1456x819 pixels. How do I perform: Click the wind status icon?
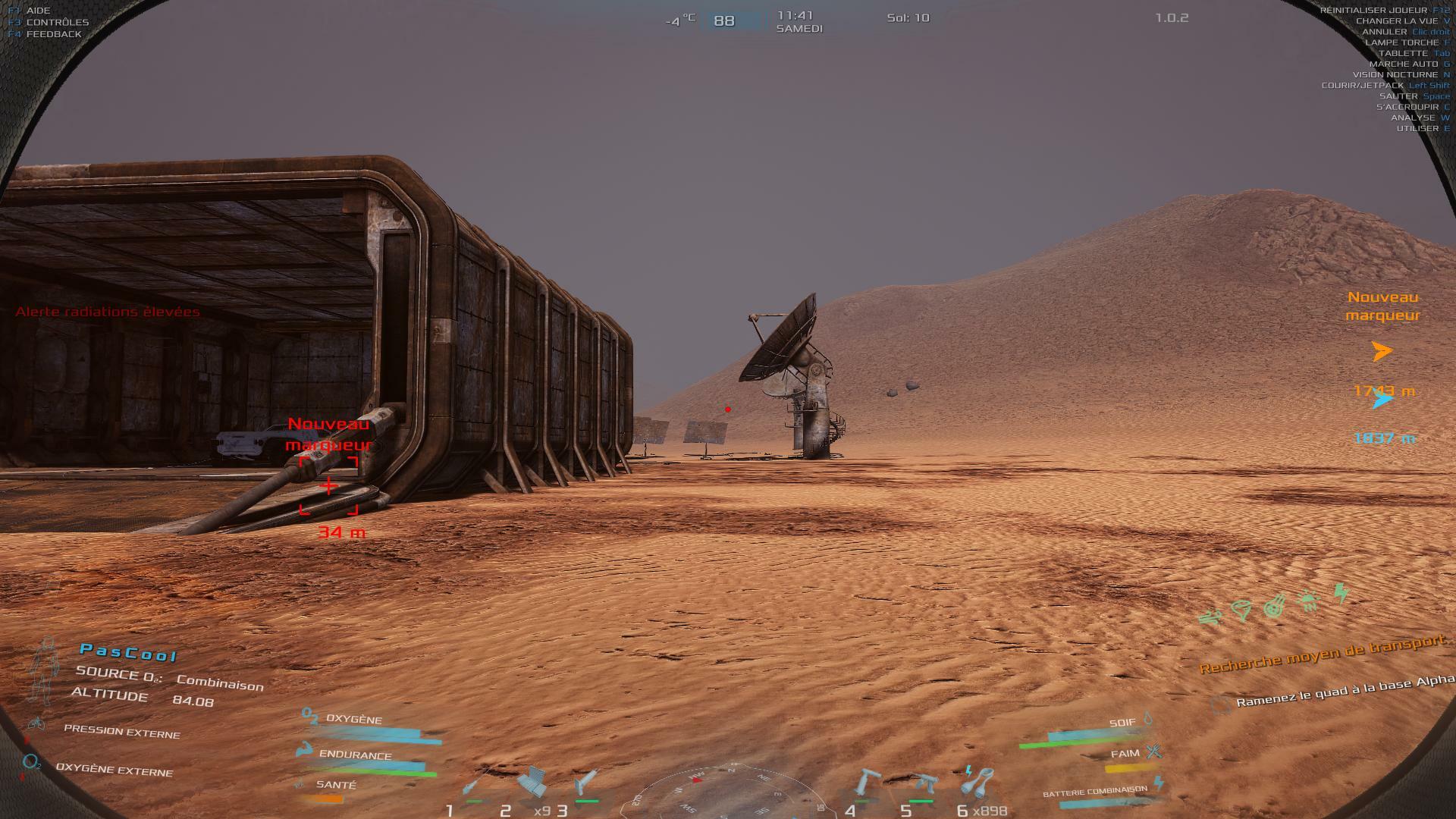click(1210, 617)
